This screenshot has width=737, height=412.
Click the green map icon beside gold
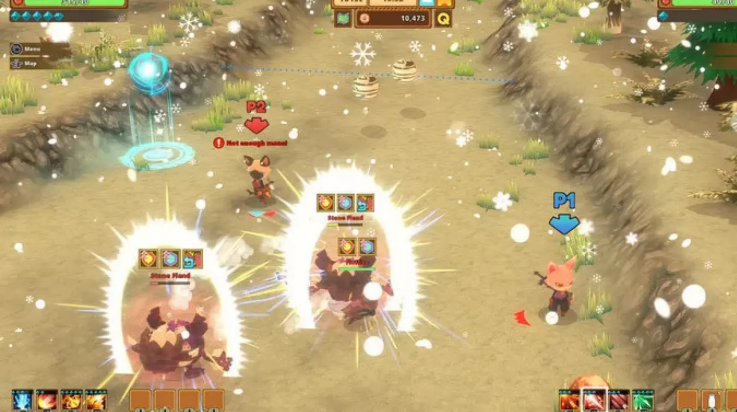[x=341, y=19]
